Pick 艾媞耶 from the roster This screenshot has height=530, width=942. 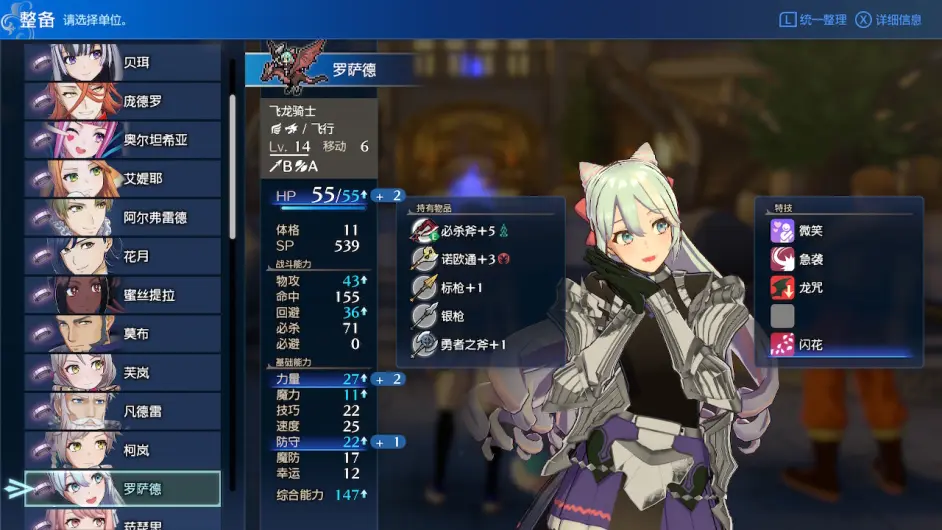click(123, 179)
